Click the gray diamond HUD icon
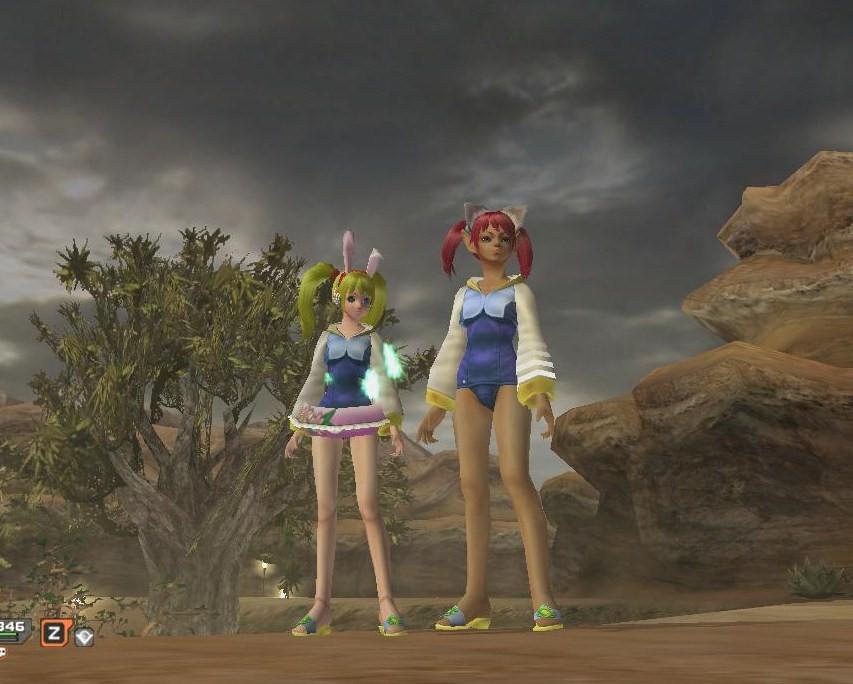This screenshot has width=853, height=684. tap(84, 636)
